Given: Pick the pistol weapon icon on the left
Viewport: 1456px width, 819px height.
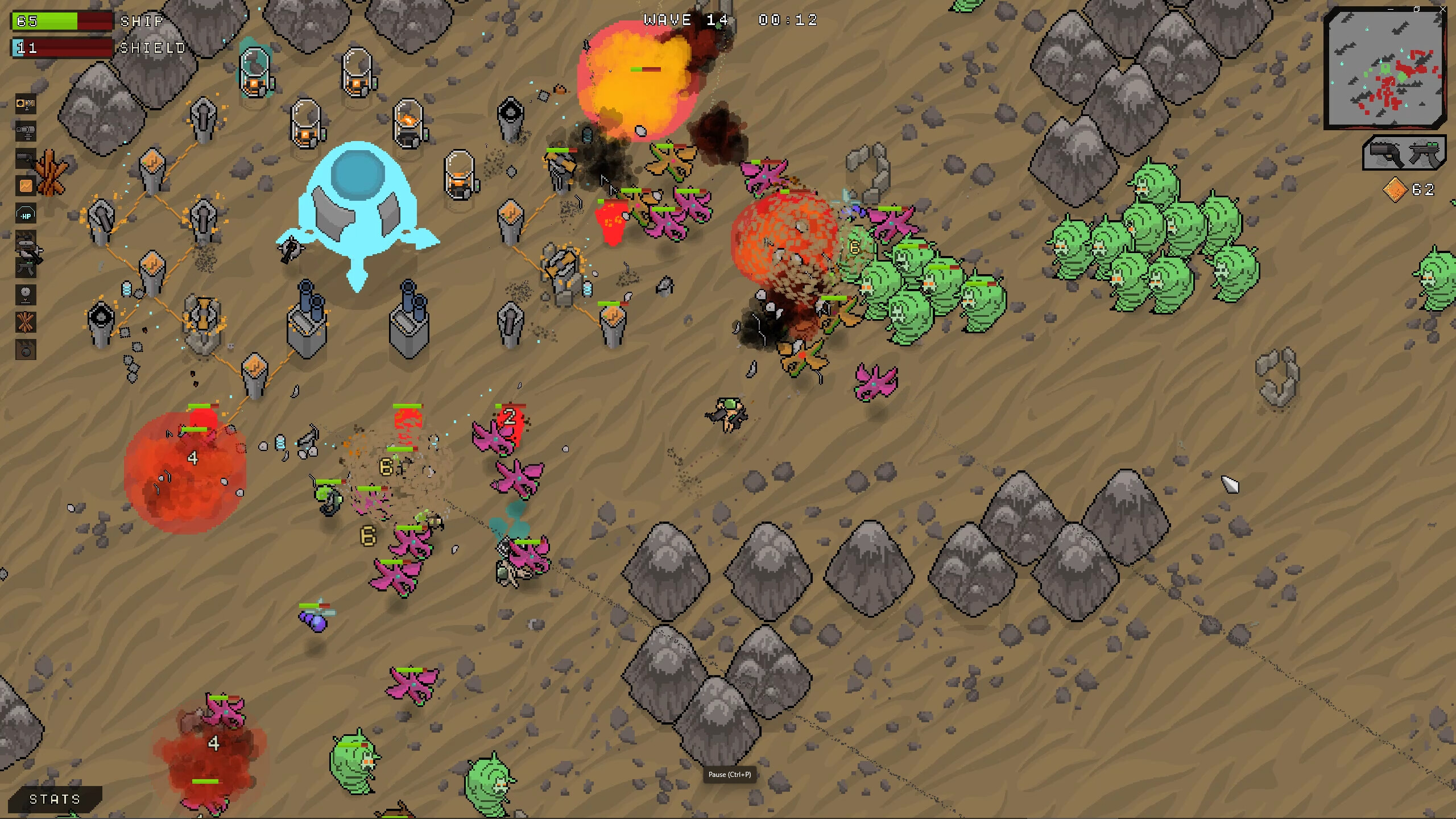Looking at the screenshot, I should click(x=26, y=160).
